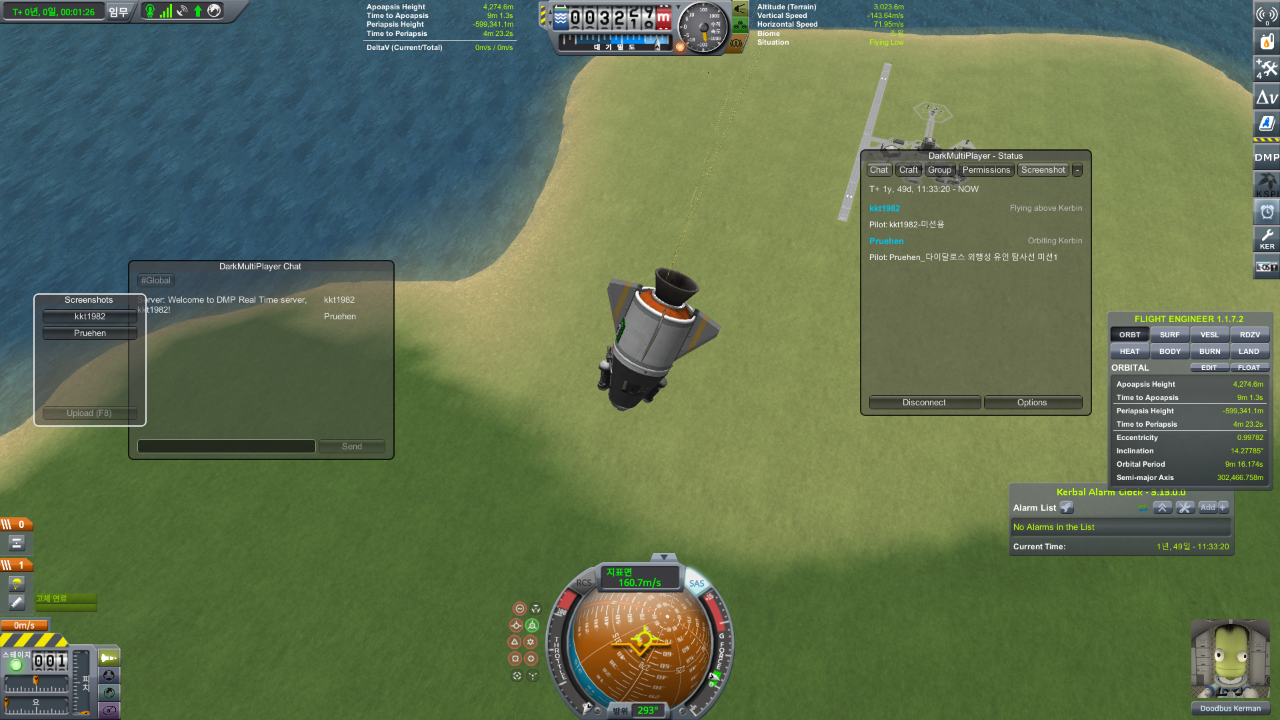Show the VESL section in Flight Engineer
This screenshot has height=720, width=1280.
[1209, 335]
